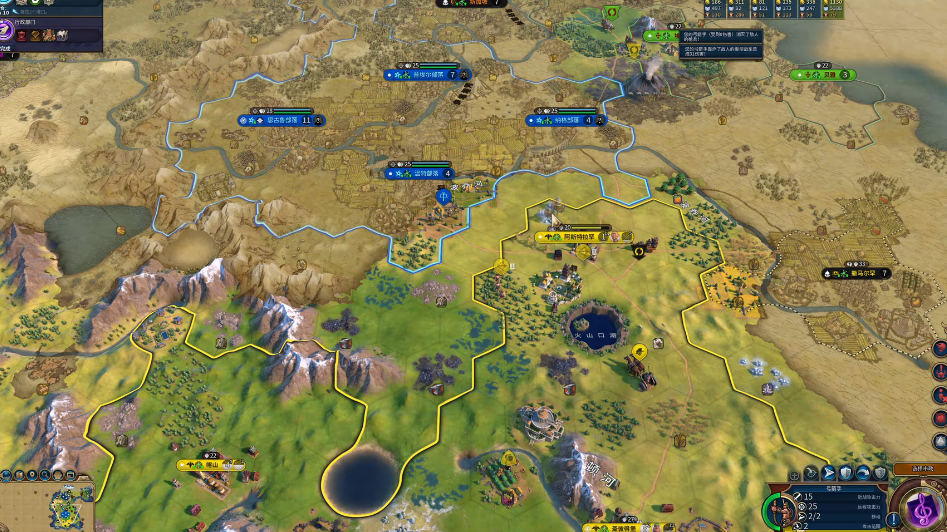Open the 选择市政 choose civic banner

(921, 468)
